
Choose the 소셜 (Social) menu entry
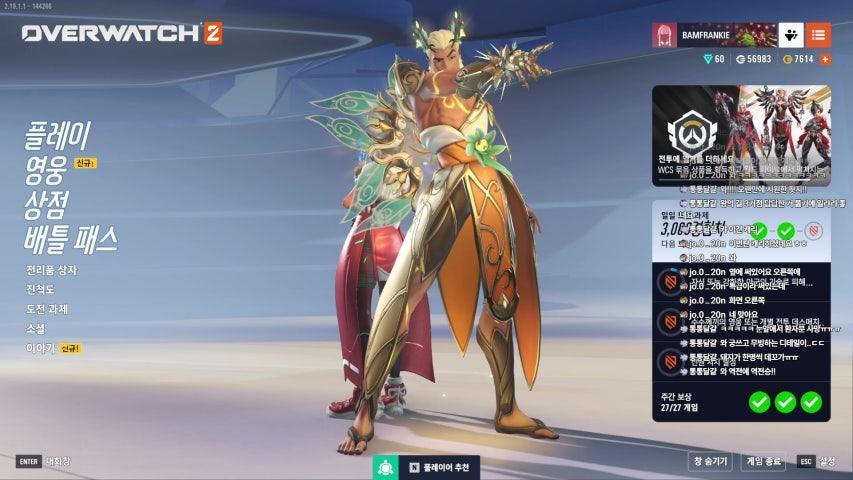(36, 328)
